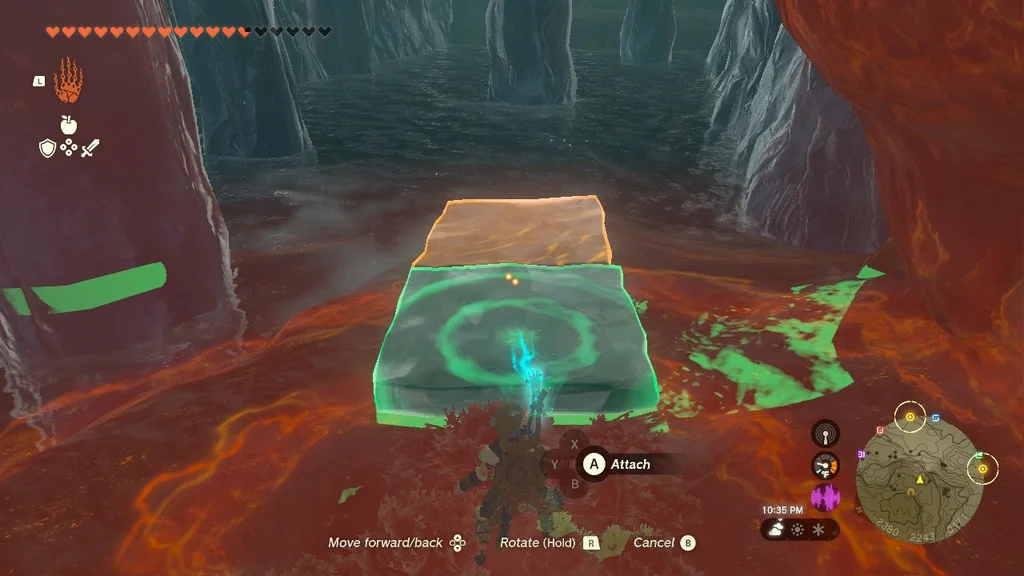Choose the sword quick-select icon
The height and width of the screenshot is (576, 1024).
pyautogui.click(x=90, y=148)
